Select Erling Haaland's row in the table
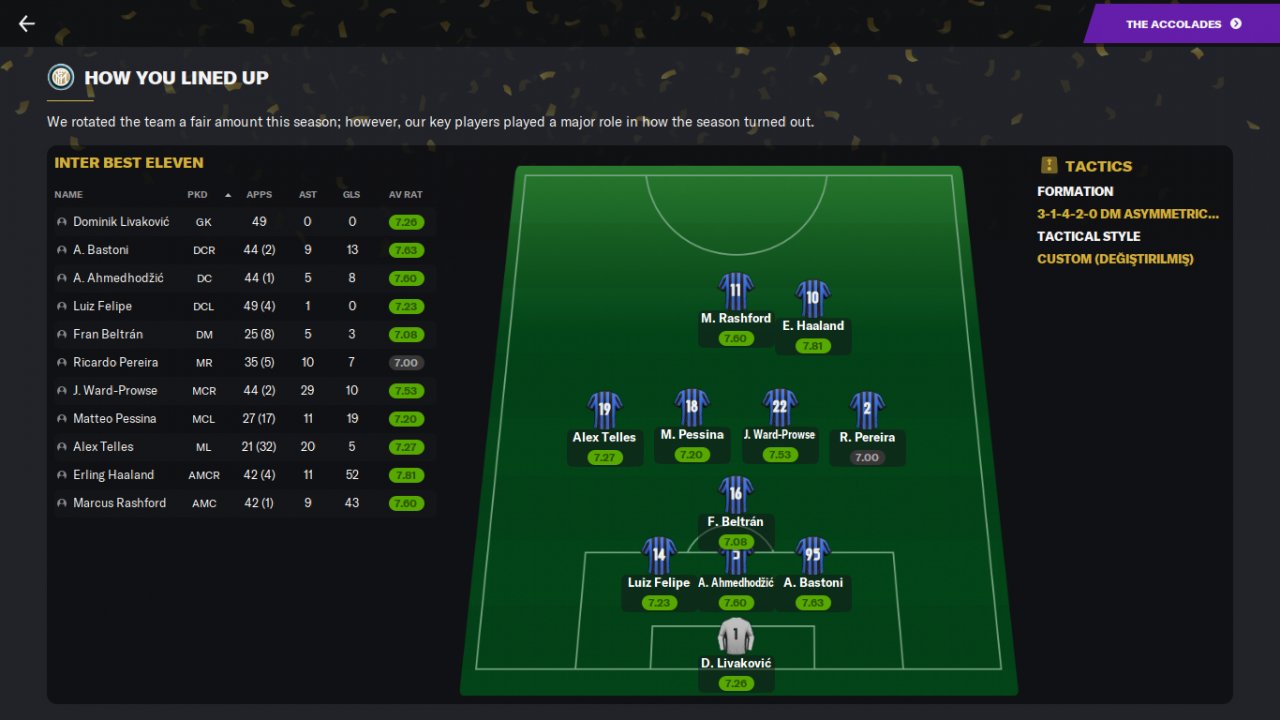Screen dimensions: 1280x720 coord(113,475)
